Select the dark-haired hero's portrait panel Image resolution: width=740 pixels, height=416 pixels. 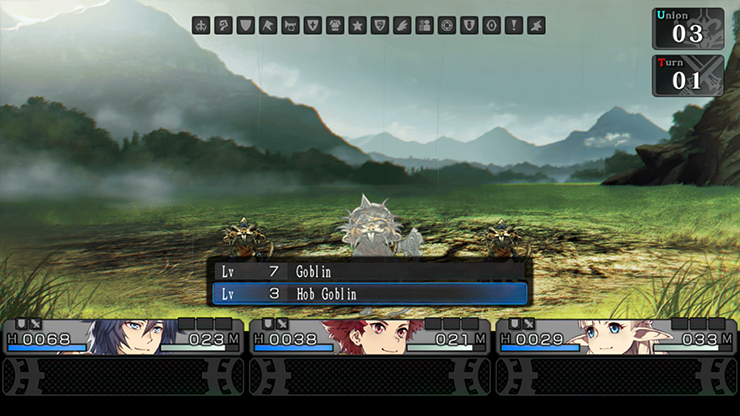[x=124, y=337]
